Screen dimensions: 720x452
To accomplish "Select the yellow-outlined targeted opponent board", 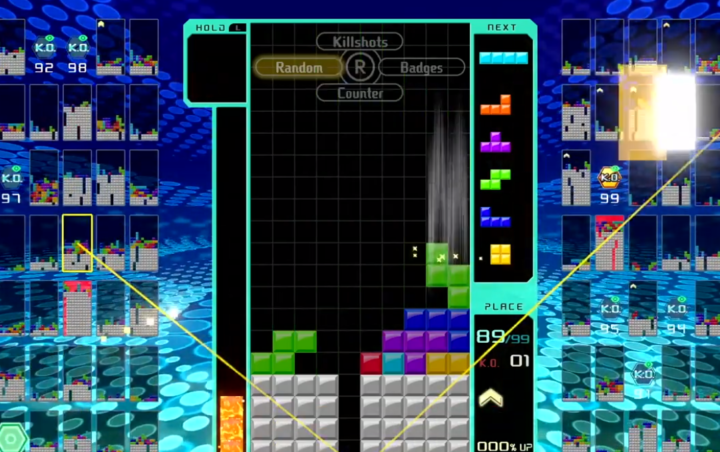I will tap(77, 243).
